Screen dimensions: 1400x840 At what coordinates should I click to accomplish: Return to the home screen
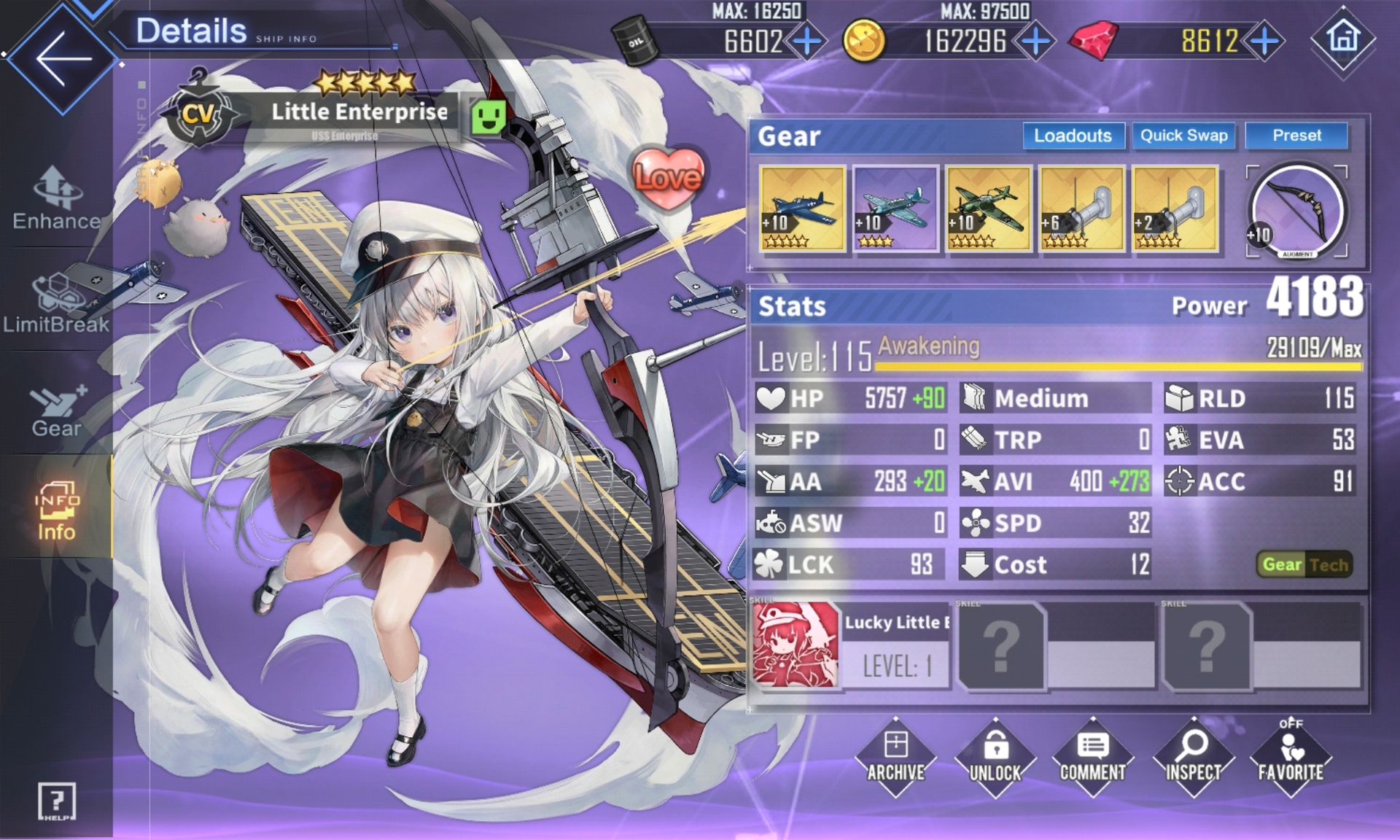point(1343,38)
